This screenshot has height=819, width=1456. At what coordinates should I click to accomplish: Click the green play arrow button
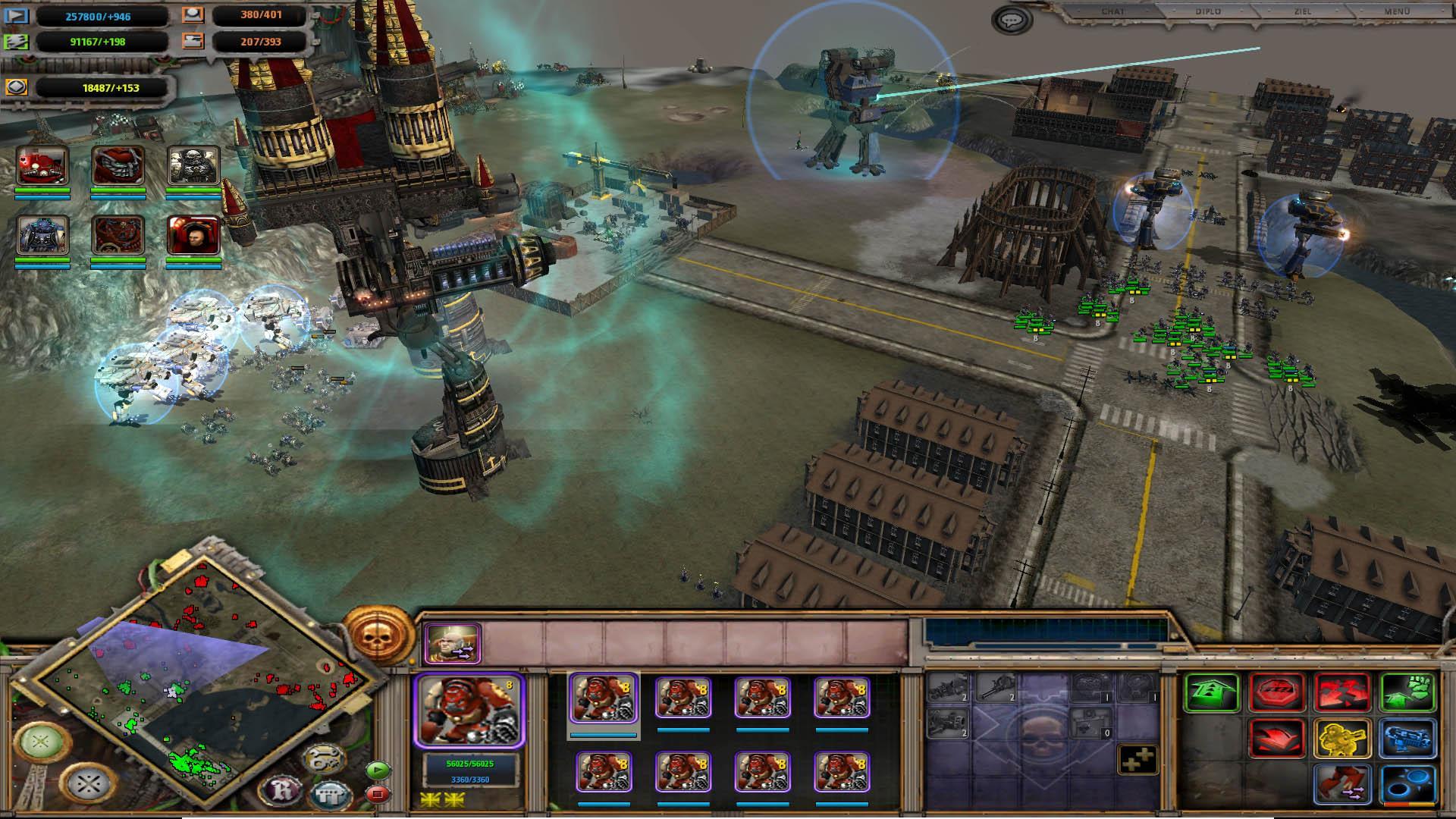click(377, 770)
